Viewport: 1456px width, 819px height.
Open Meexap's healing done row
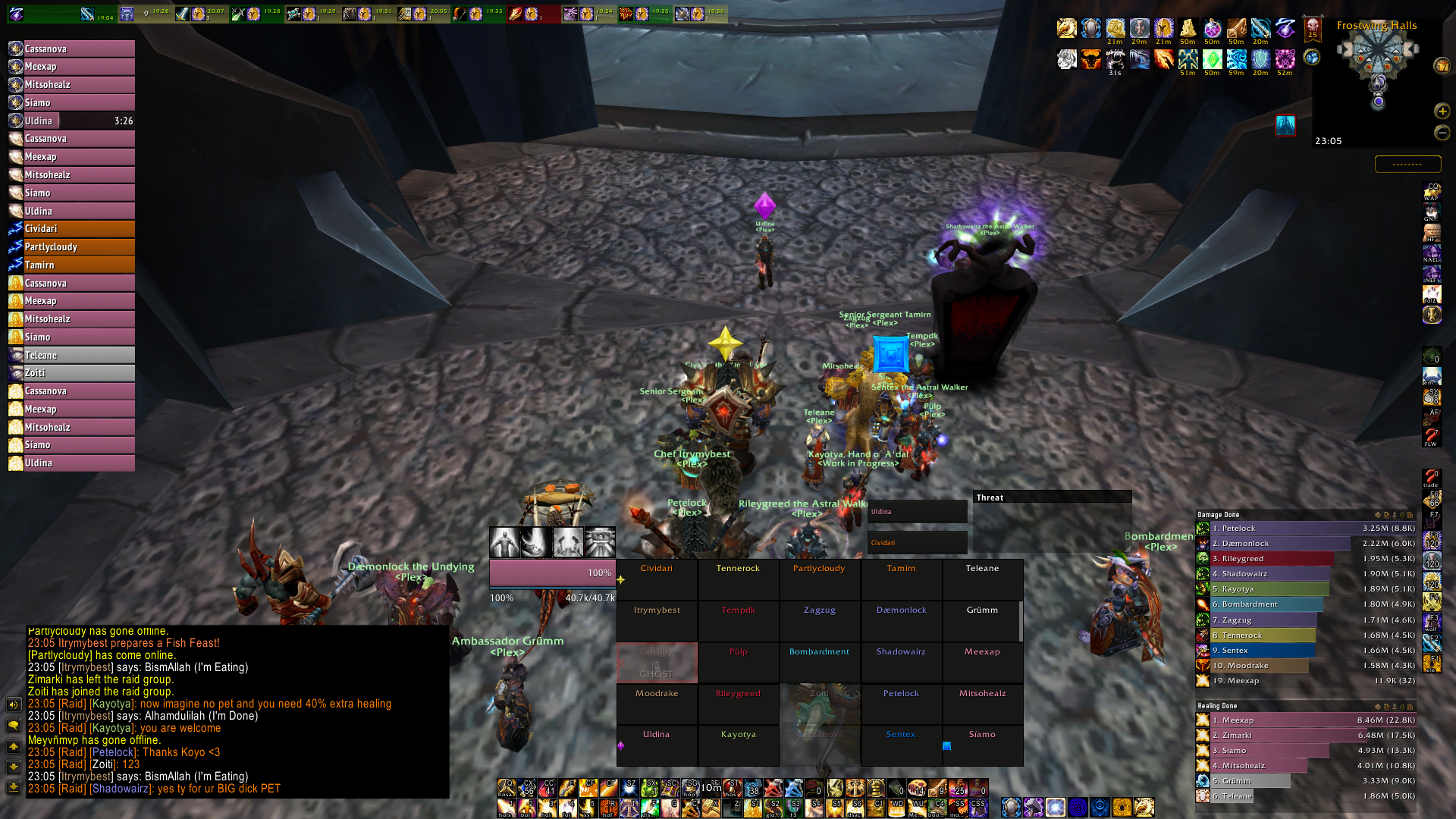point(1306,720)
